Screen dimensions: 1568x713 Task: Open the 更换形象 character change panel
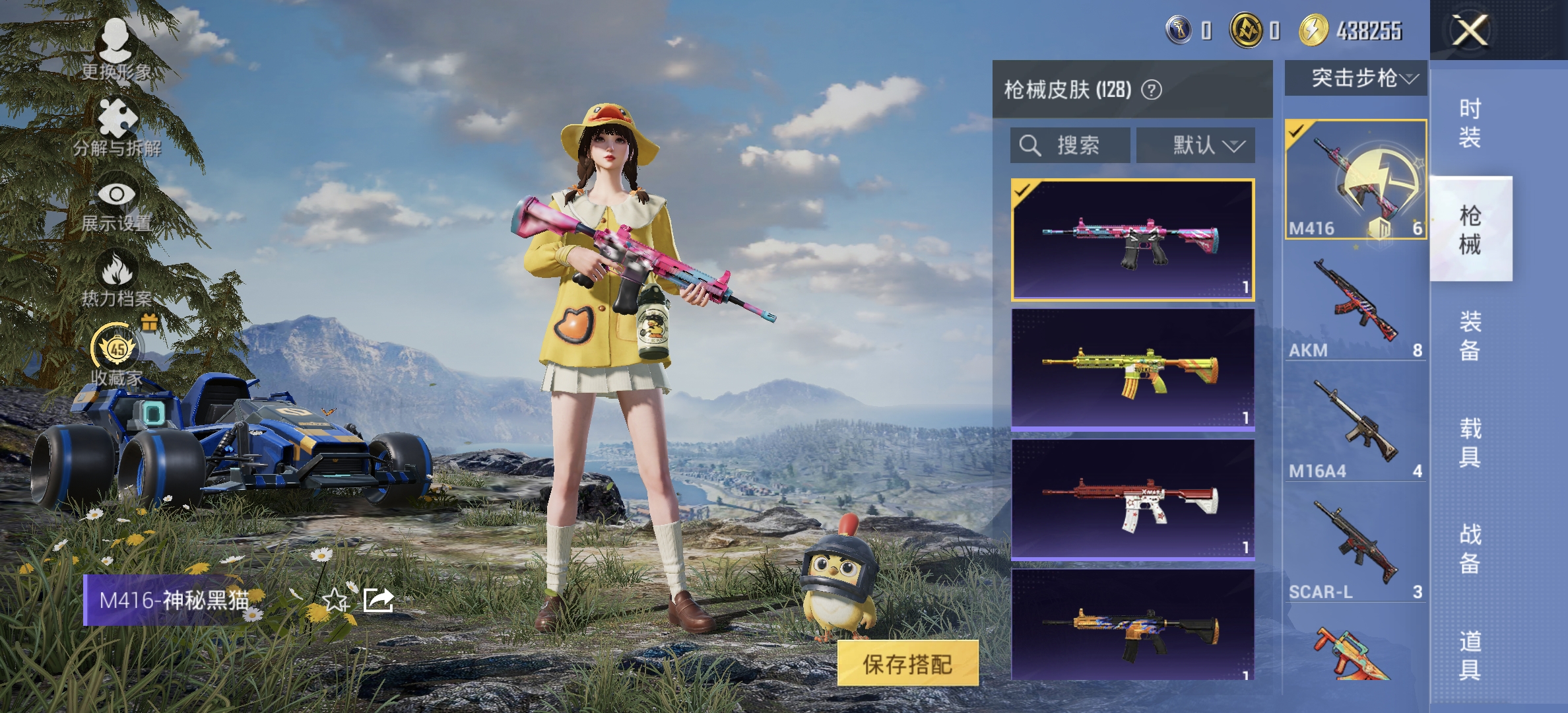(115, 50)
